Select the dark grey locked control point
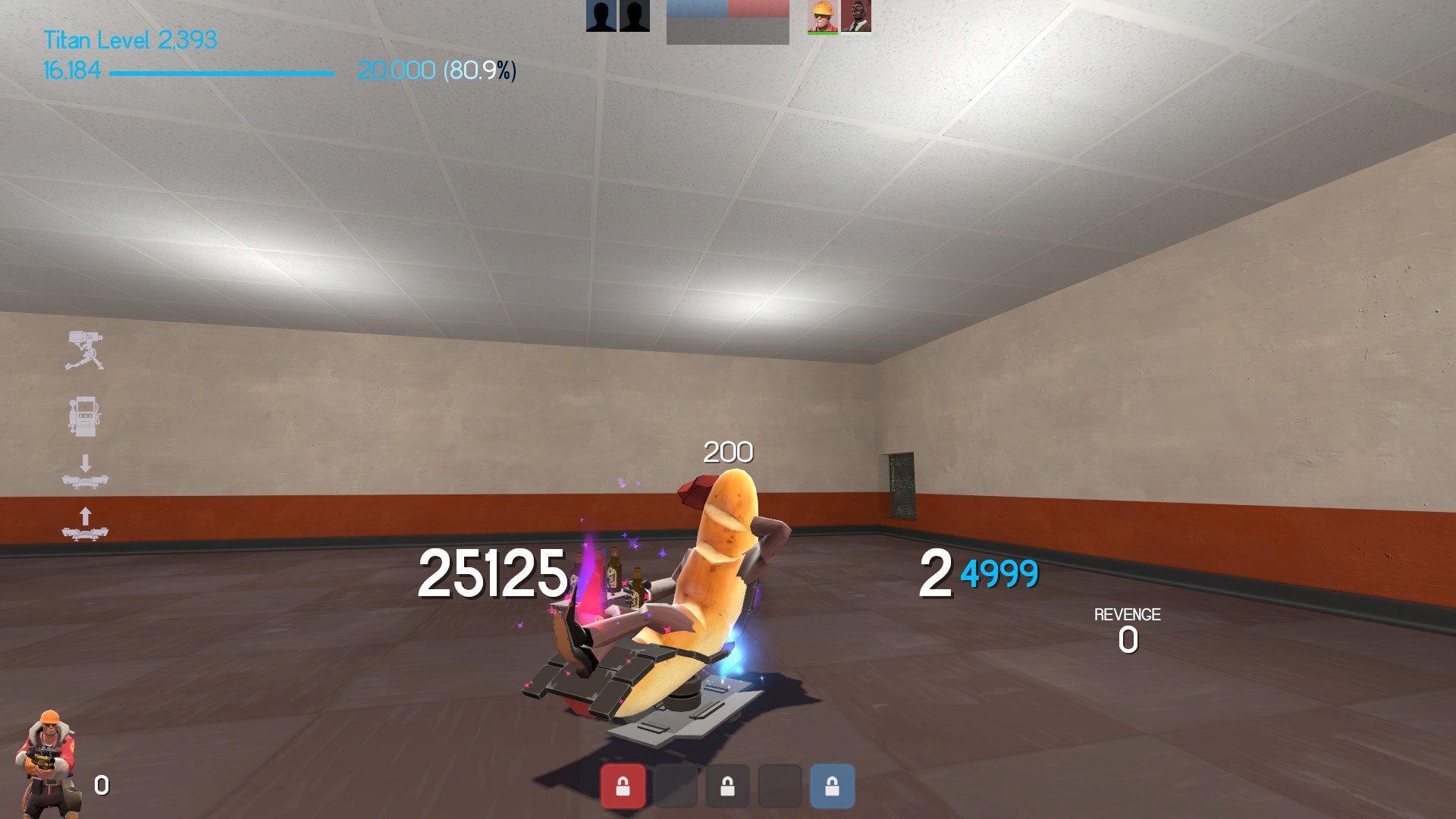Image resolution: width=1456 pixels, height=819 pixels. click(x=727, y=786)
